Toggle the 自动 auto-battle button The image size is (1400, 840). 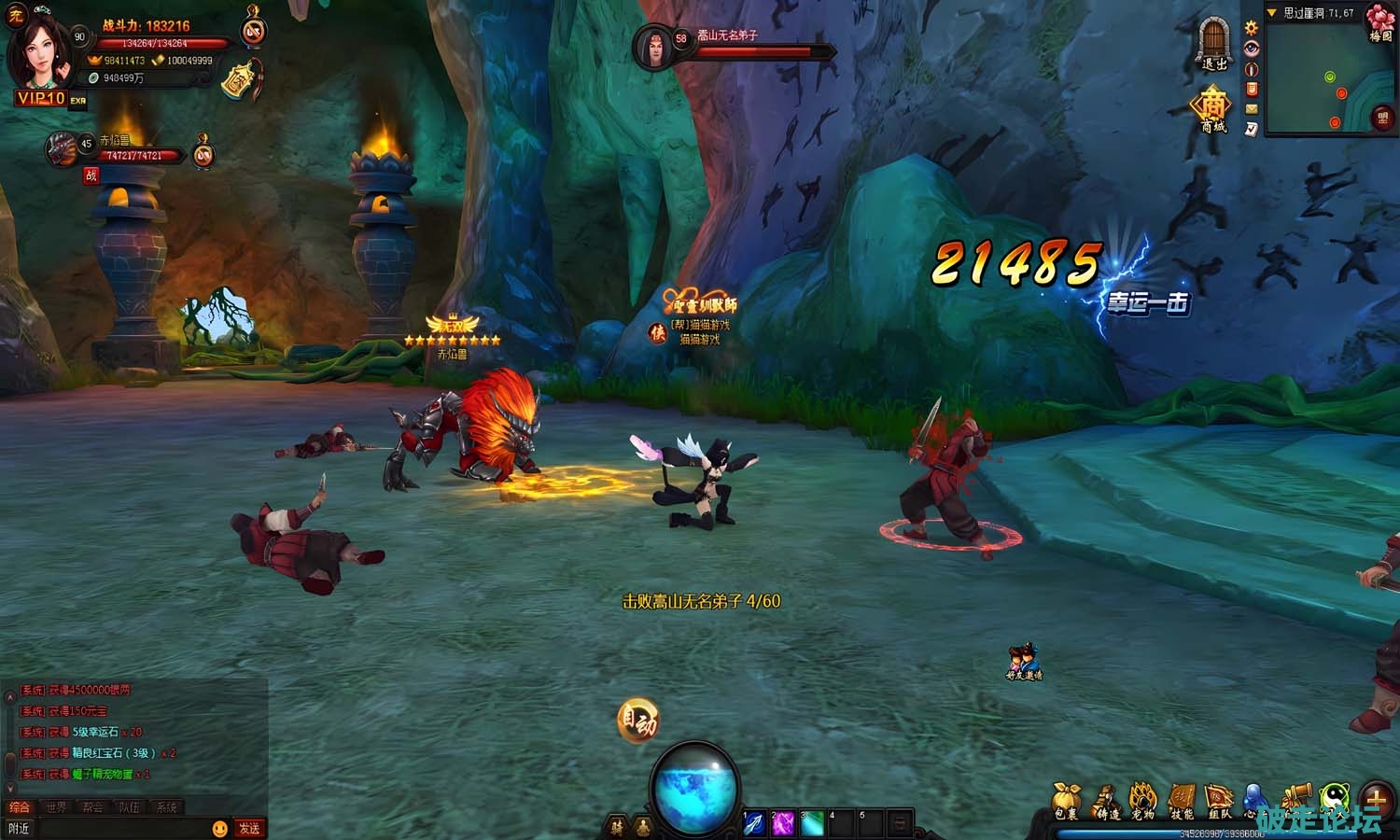638,721
